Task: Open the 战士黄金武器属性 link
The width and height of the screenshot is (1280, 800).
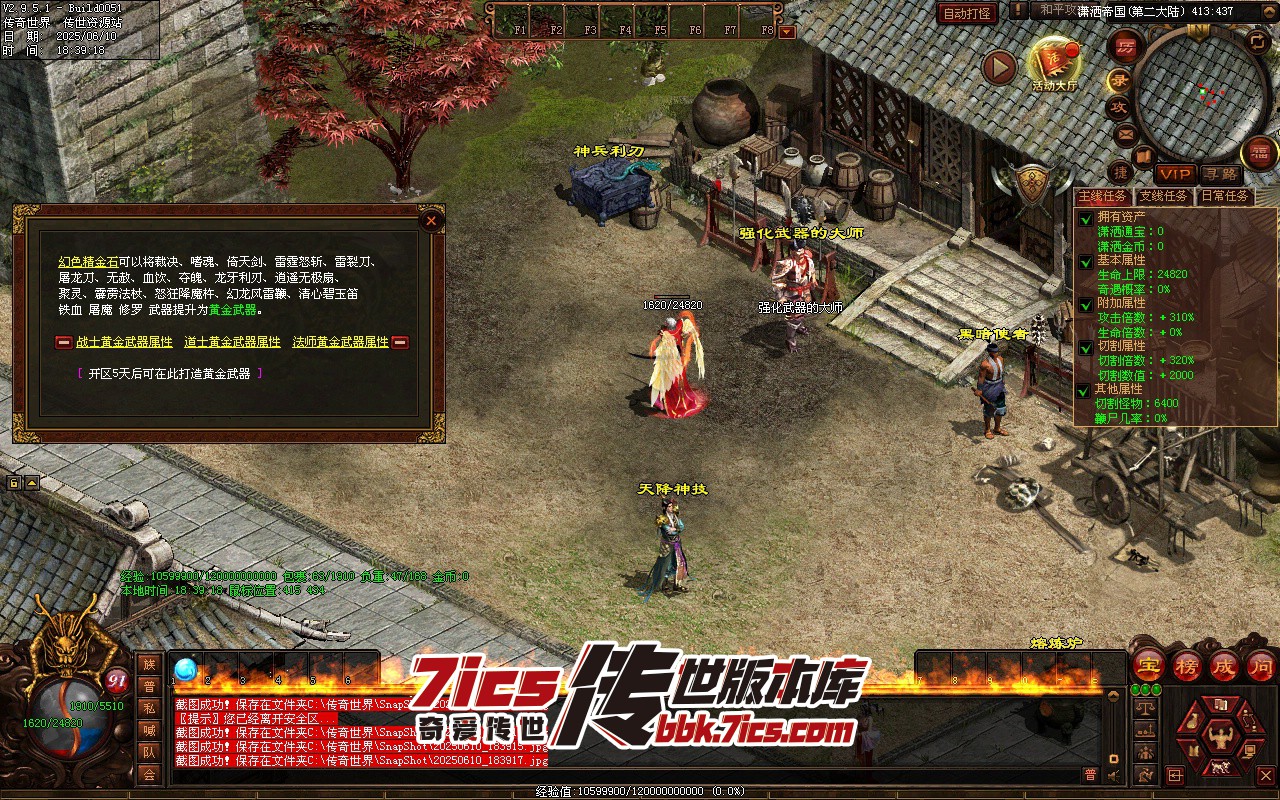Action: (124, 342)
